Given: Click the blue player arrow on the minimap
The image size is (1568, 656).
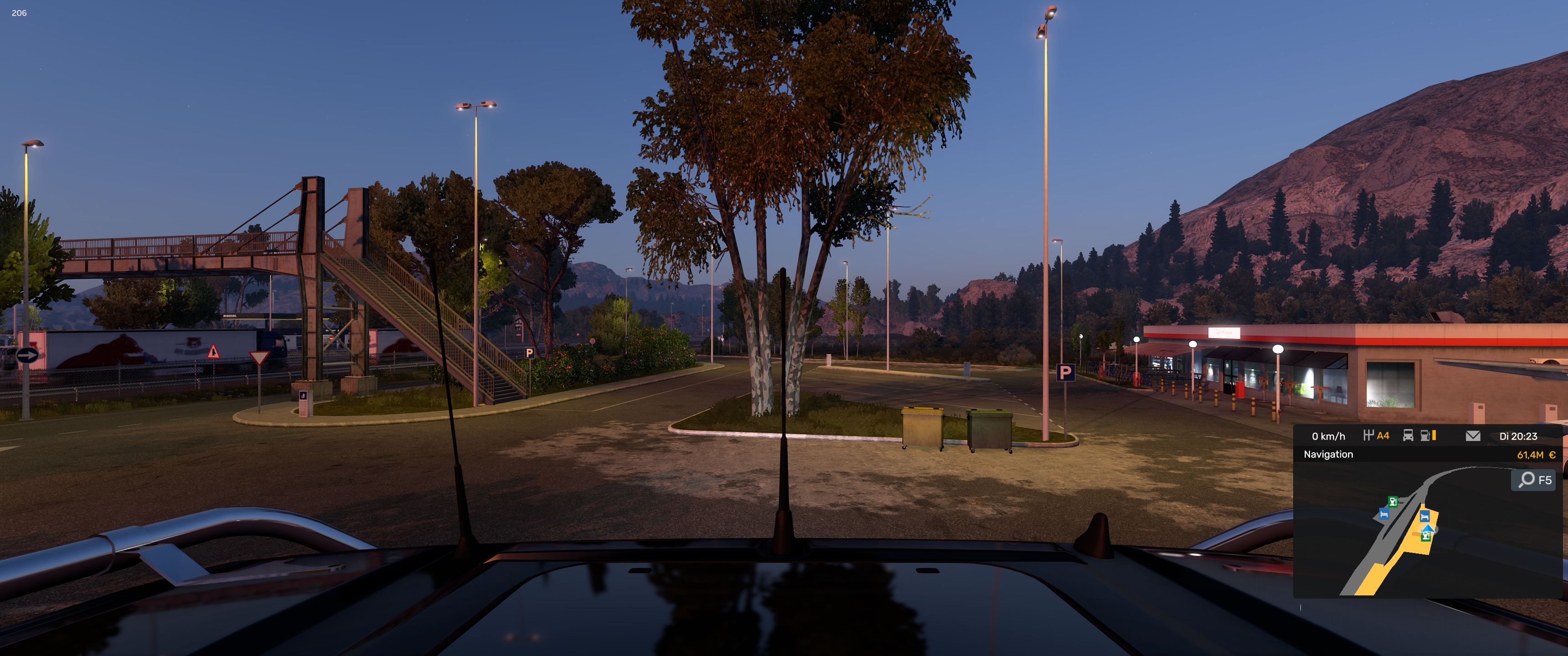Looking at the screenshot, I should 1427,528.
